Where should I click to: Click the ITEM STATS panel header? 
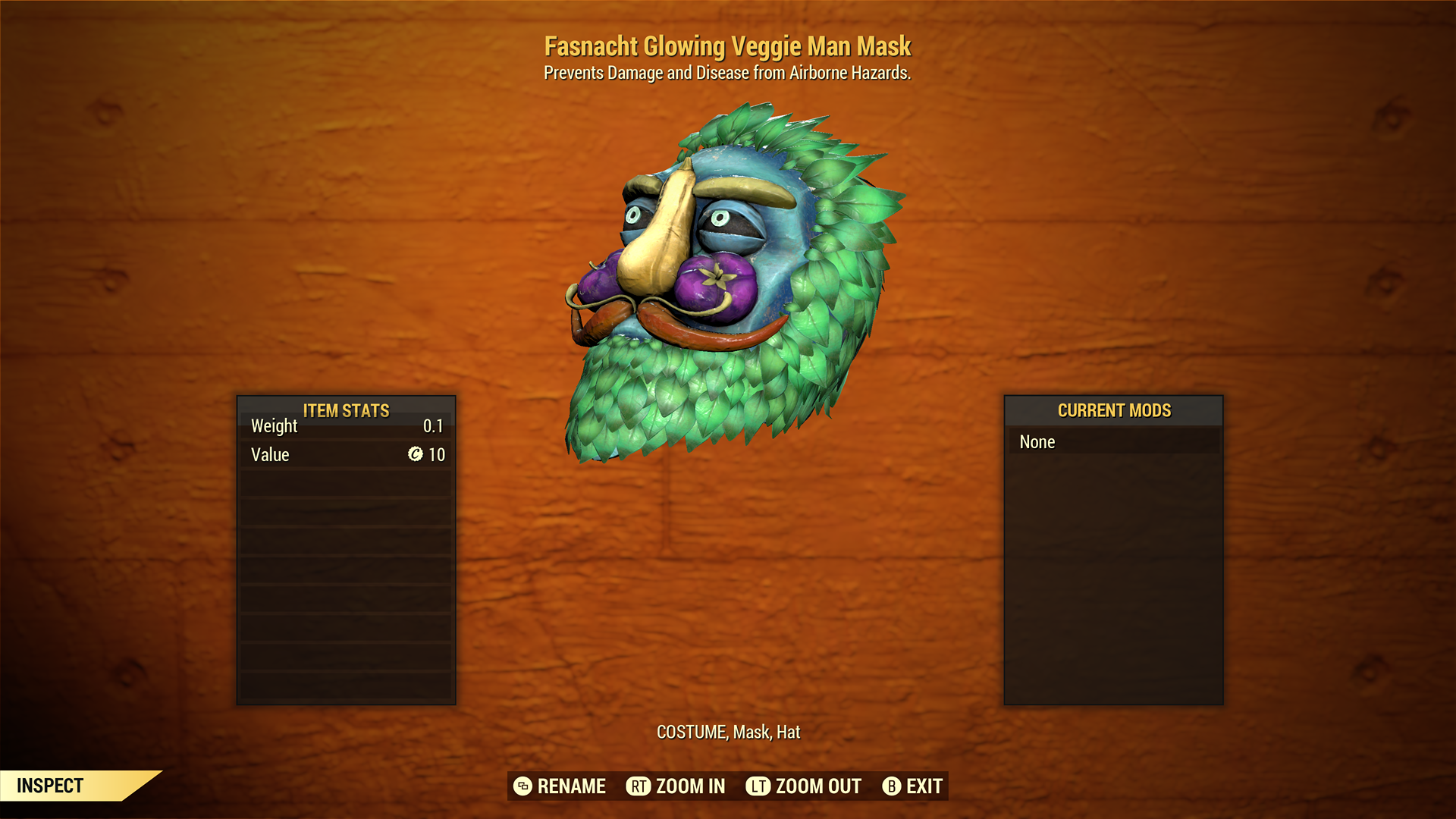tap(345, 410)
